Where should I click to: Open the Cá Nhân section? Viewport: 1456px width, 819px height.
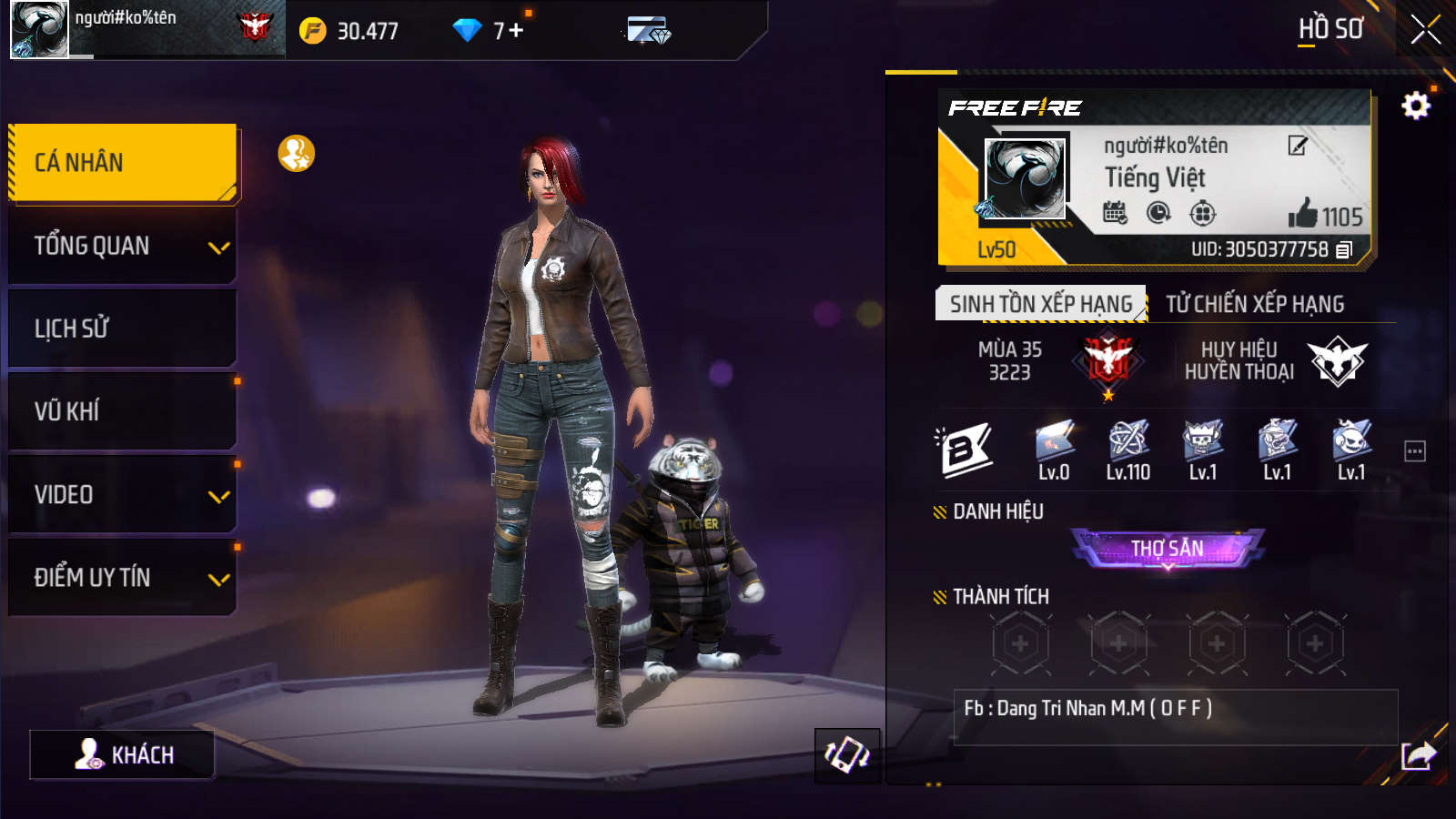(123, 163)
